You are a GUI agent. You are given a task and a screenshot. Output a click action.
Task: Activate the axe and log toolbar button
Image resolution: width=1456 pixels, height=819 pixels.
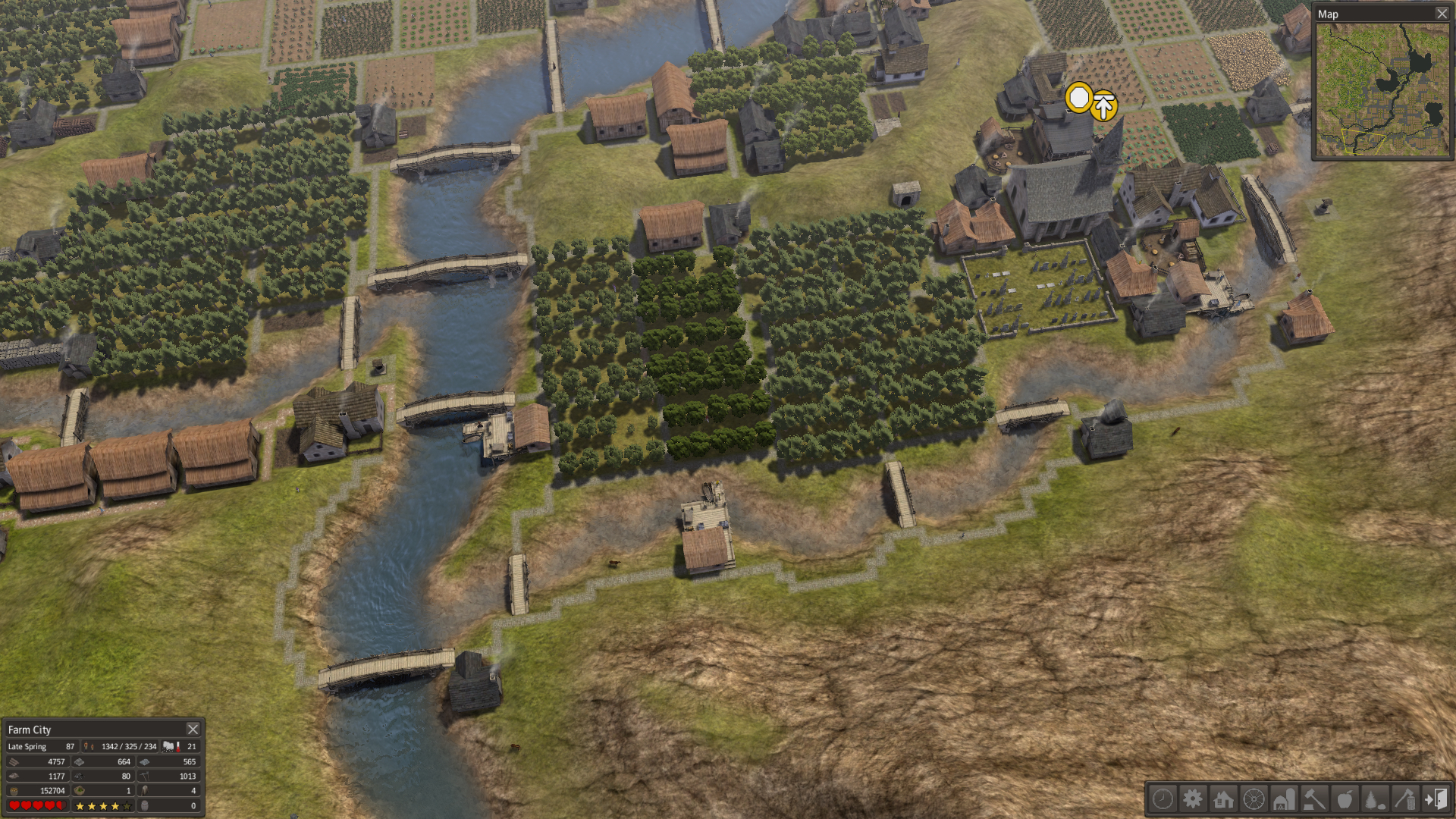point(1405,799)
